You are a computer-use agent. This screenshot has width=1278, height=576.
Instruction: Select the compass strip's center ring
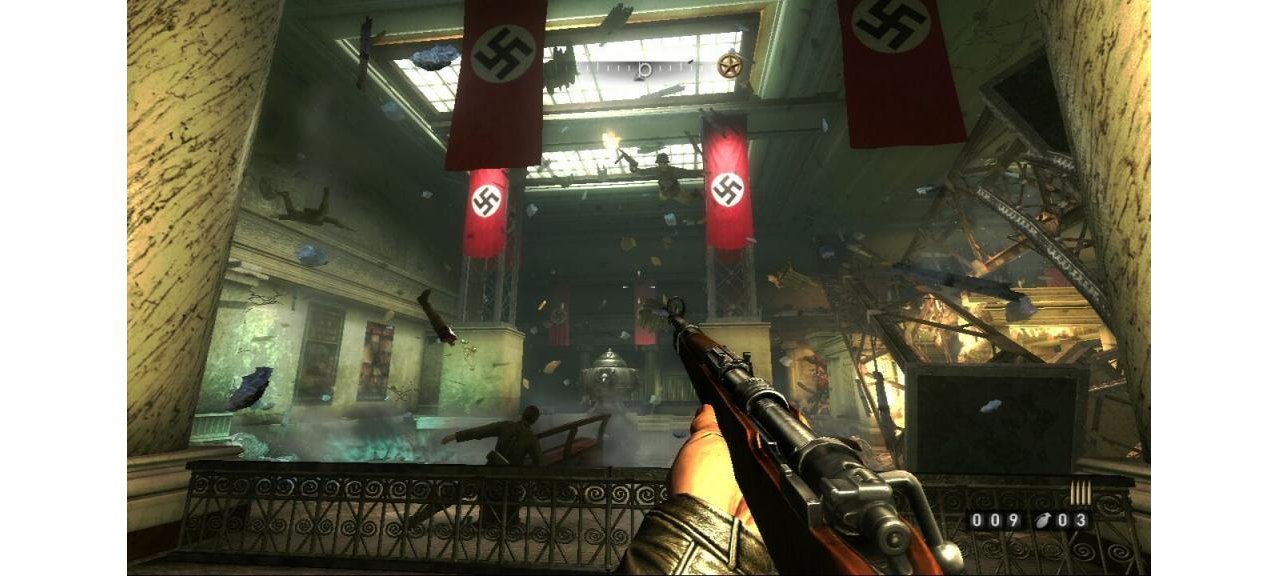645,68
